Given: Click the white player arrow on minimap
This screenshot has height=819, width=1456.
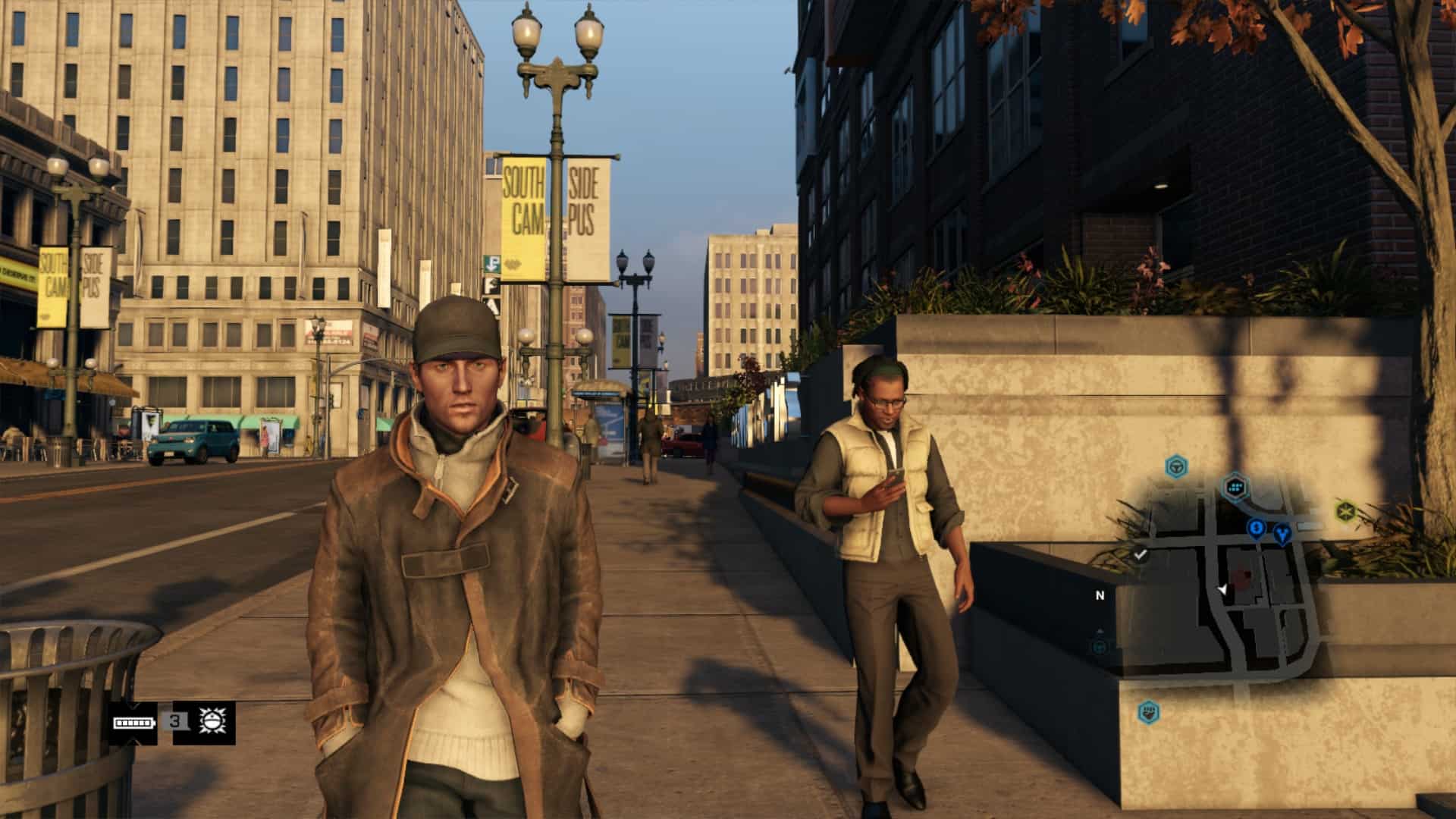Looking at the screenshot, I should click(x=1222, y=589).
